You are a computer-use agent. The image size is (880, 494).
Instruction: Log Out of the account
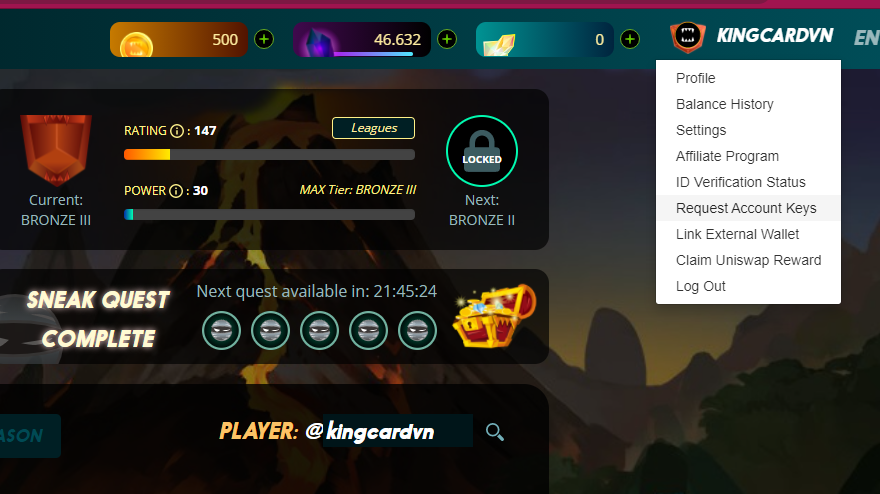tap(701, 286)
